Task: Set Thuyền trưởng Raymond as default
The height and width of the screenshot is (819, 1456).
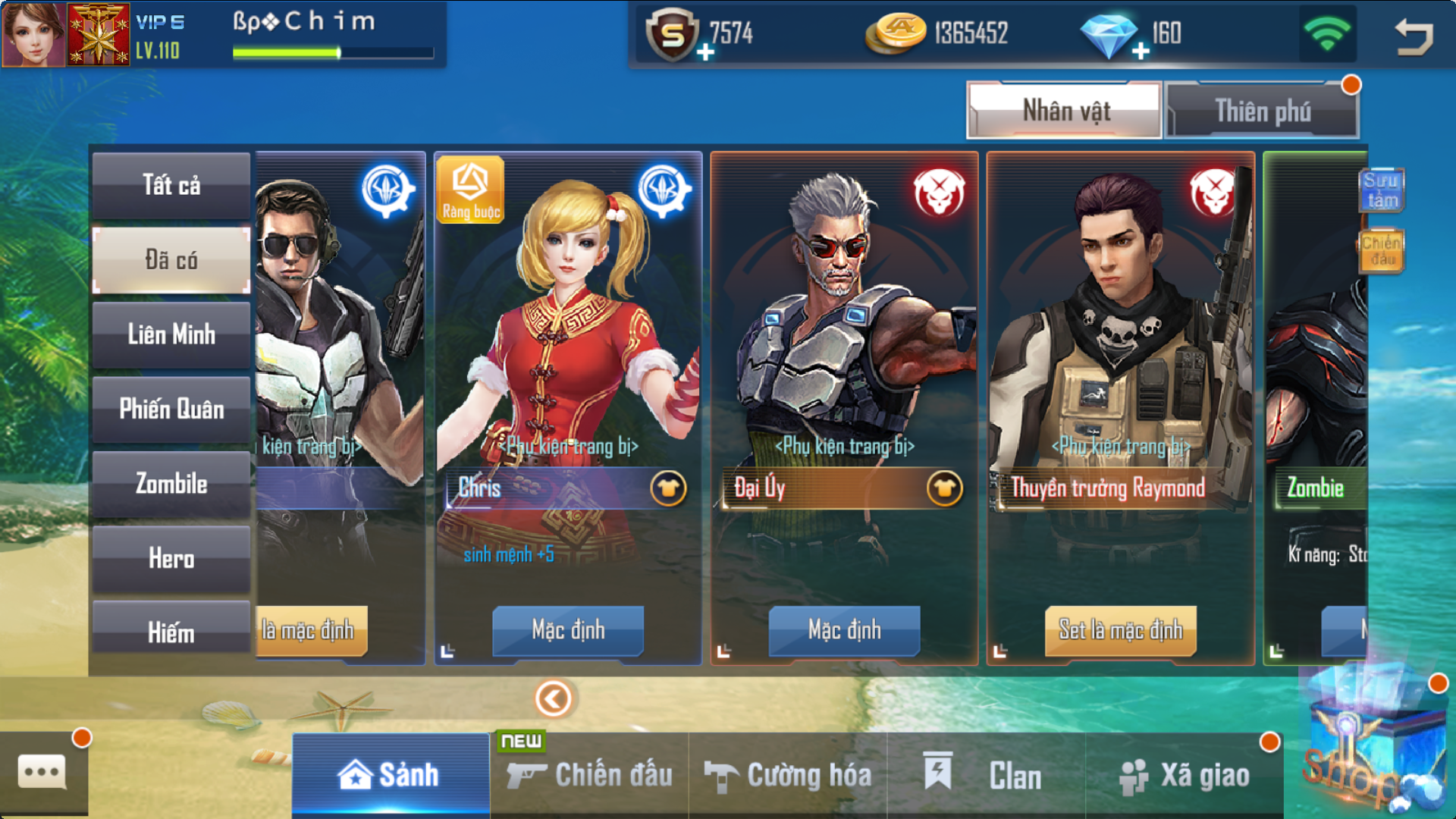Action: click(x=1121, y=629)
